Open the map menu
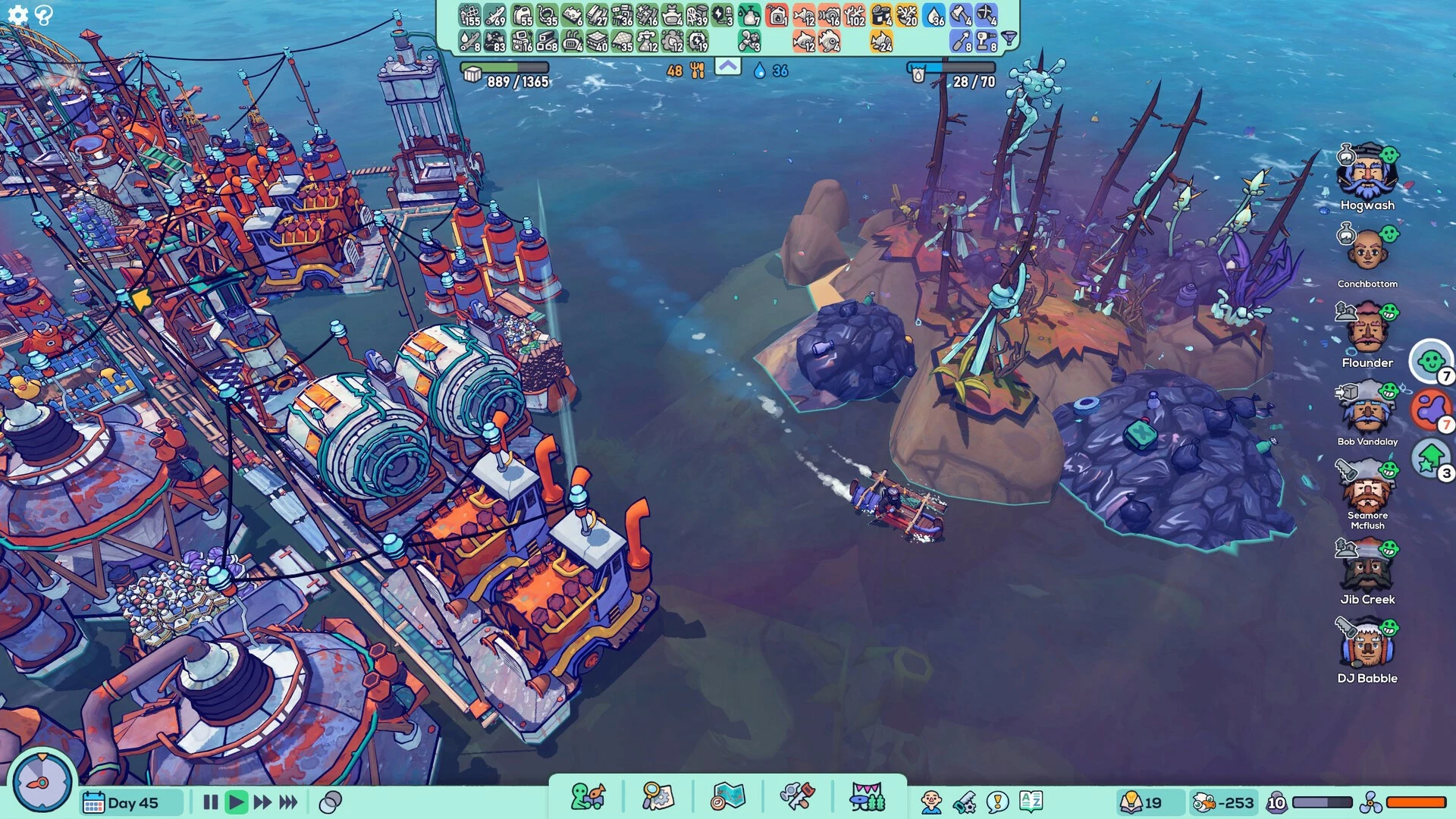The image size is (1456, 819). click(728, 797)
